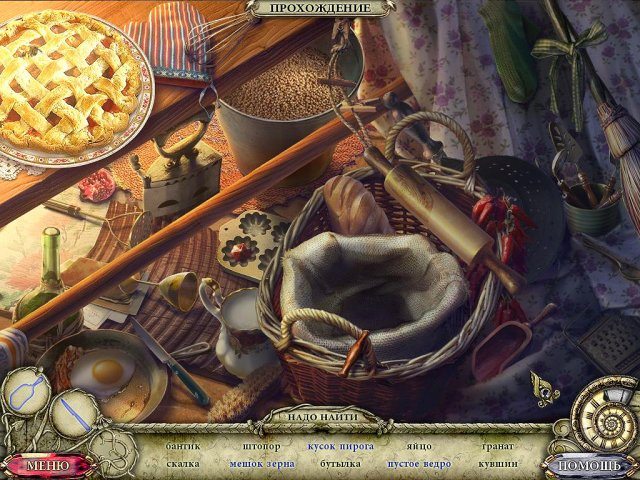Select the stick tool inventory circle

(72, 412)
